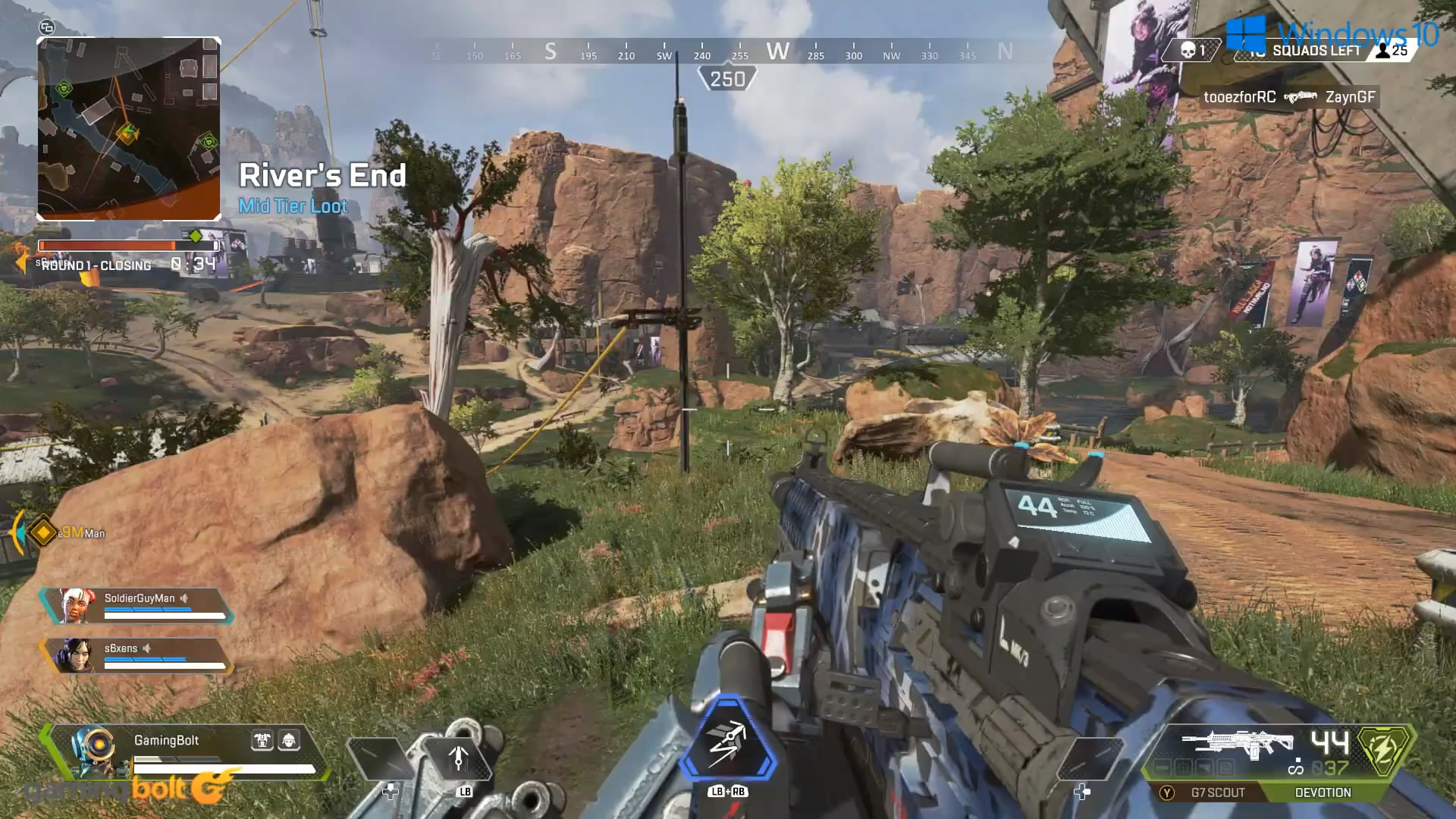The image size is (1456, 819).
Task: Toggle the infinity ammo symbol near reserve count
Action: click(x=1294, y=769)
